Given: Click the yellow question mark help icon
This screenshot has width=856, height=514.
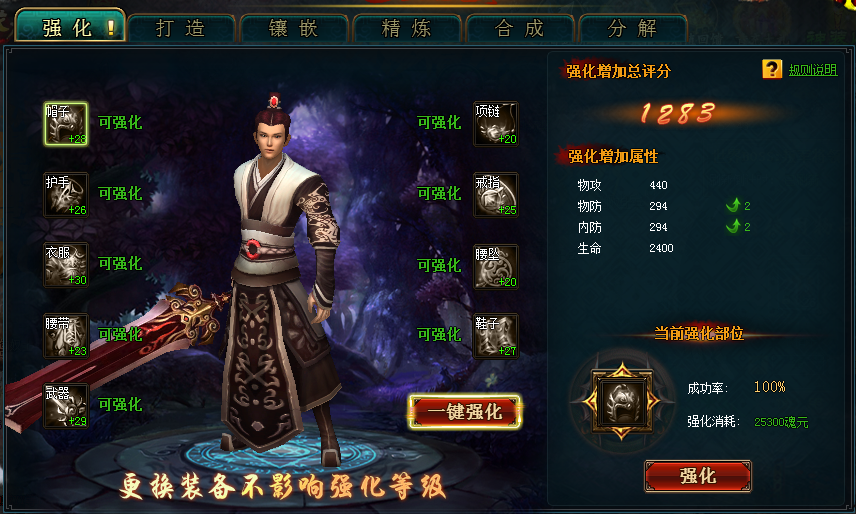Looking at the screenshot, I should click(771, 69).
